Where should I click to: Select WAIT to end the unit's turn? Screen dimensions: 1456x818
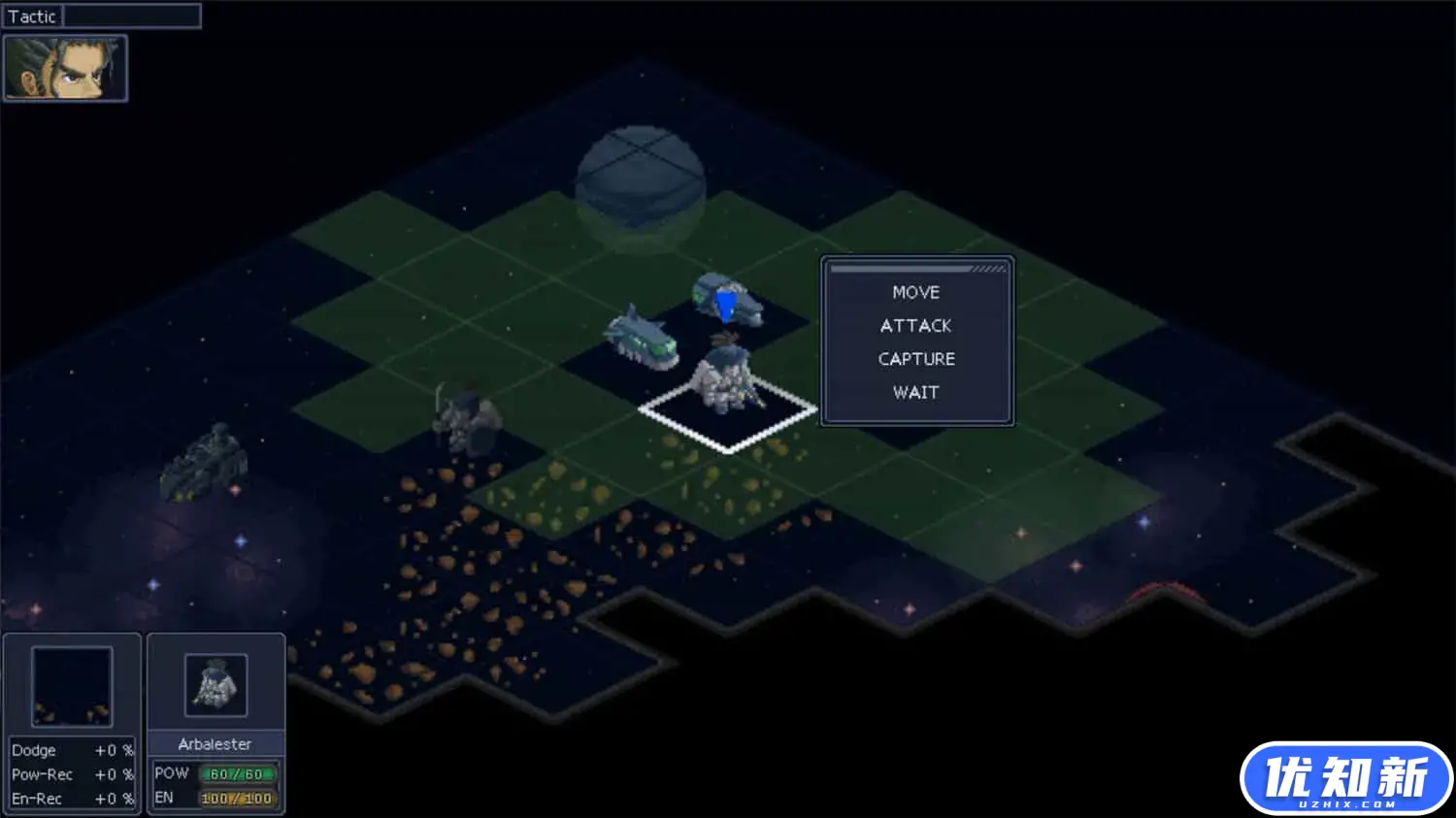915,392
